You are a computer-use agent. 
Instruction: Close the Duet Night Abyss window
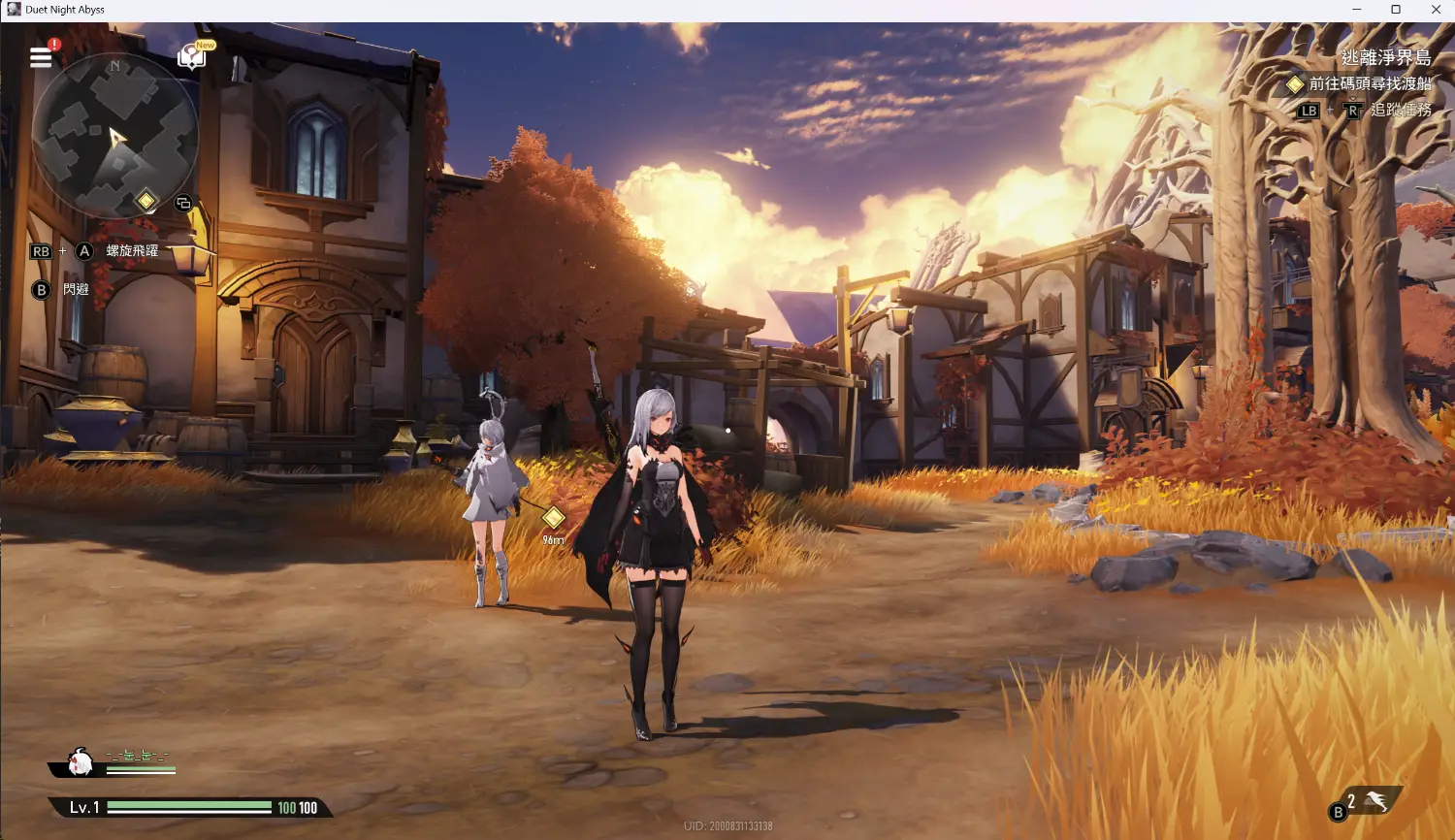coord(1436,10)
